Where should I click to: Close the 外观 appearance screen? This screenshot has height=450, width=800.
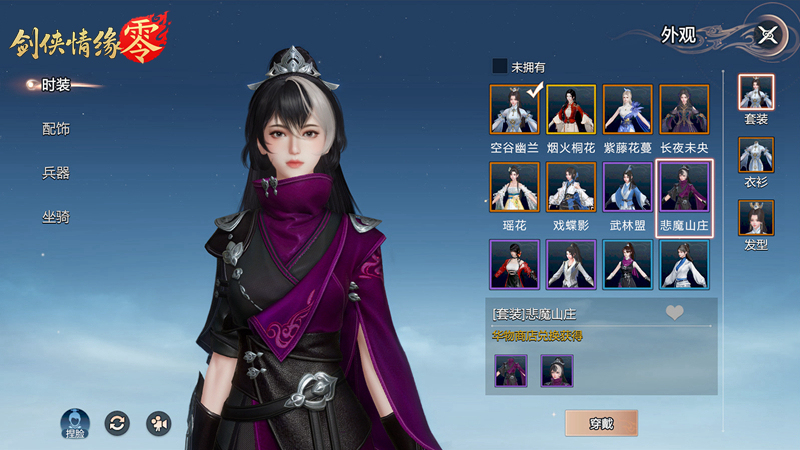click(x=768, y=35)
